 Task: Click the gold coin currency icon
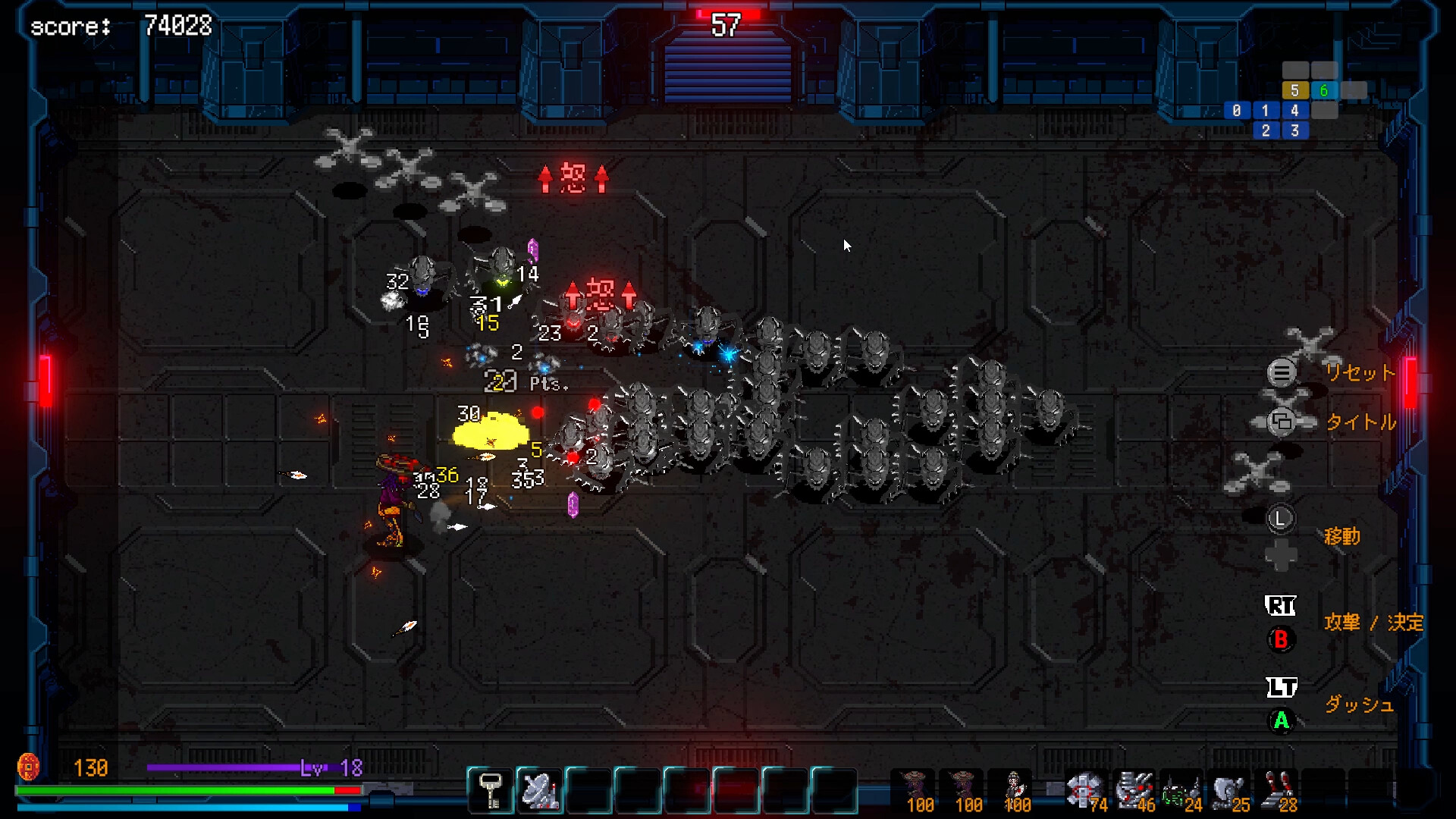(x=28, y=767)
